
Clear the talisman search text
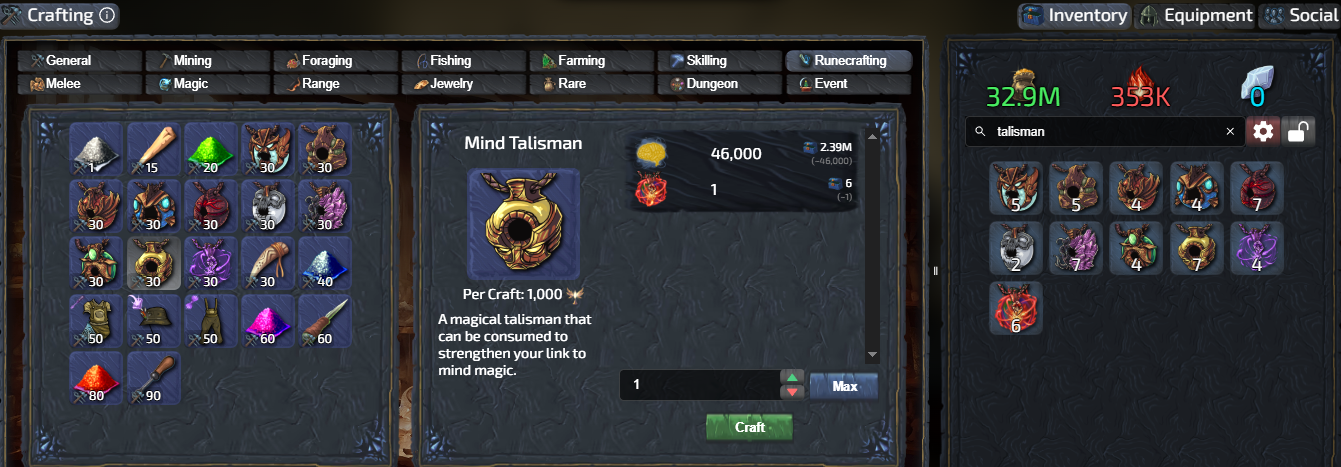click(1230, 131)
